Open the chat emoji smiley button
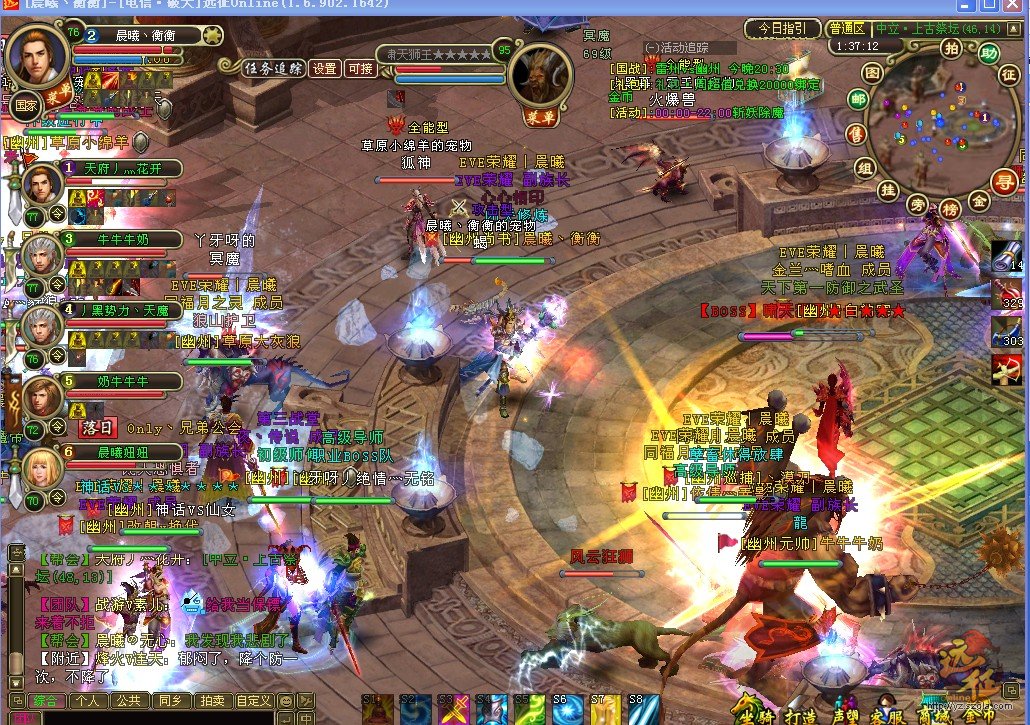Viewport: 1030px width, 725px height. click(x=286, y=701)
